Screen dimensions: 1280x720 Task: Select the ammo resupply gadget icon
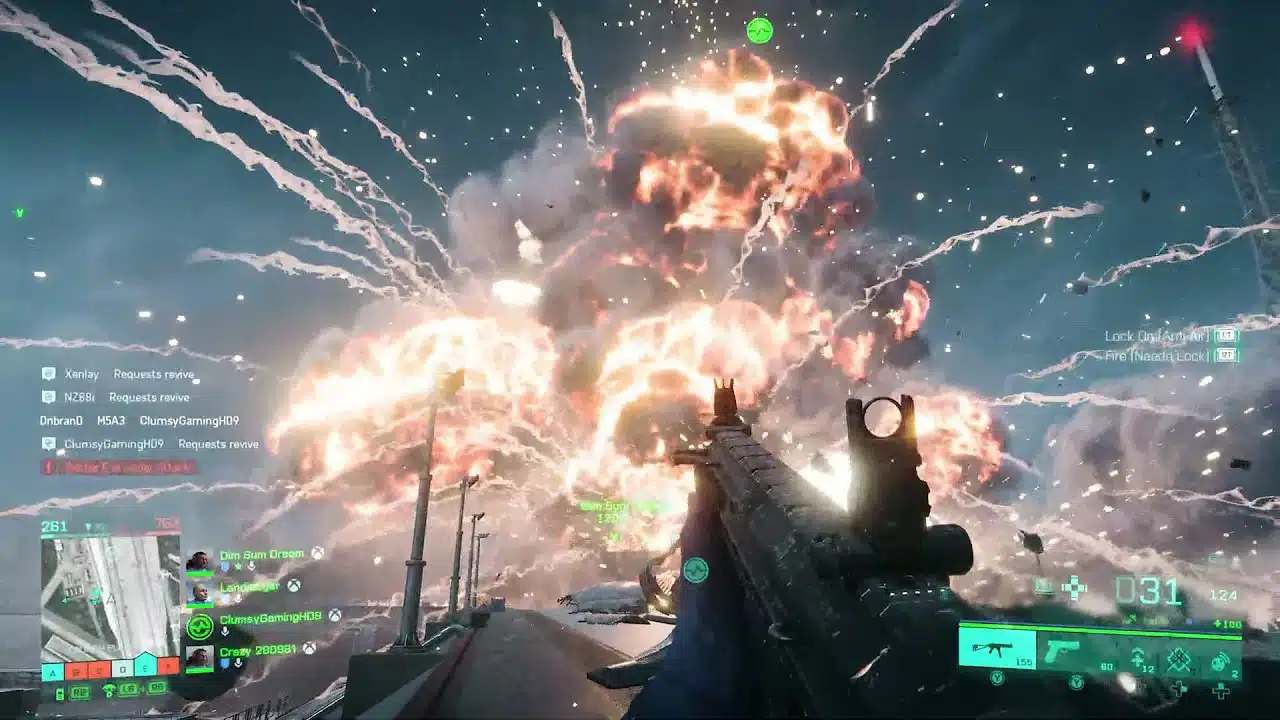tap(1136, 656)
